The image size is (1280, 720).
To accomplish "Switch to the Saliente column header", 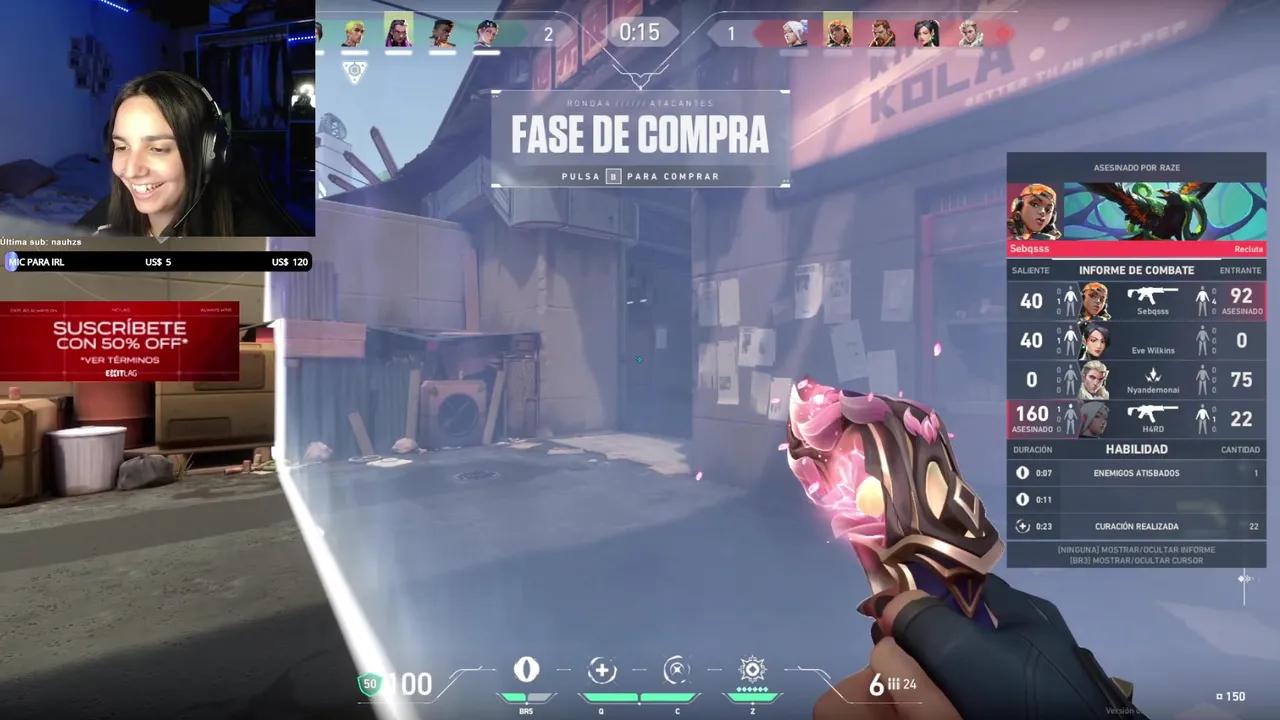I will (1031, 270).
